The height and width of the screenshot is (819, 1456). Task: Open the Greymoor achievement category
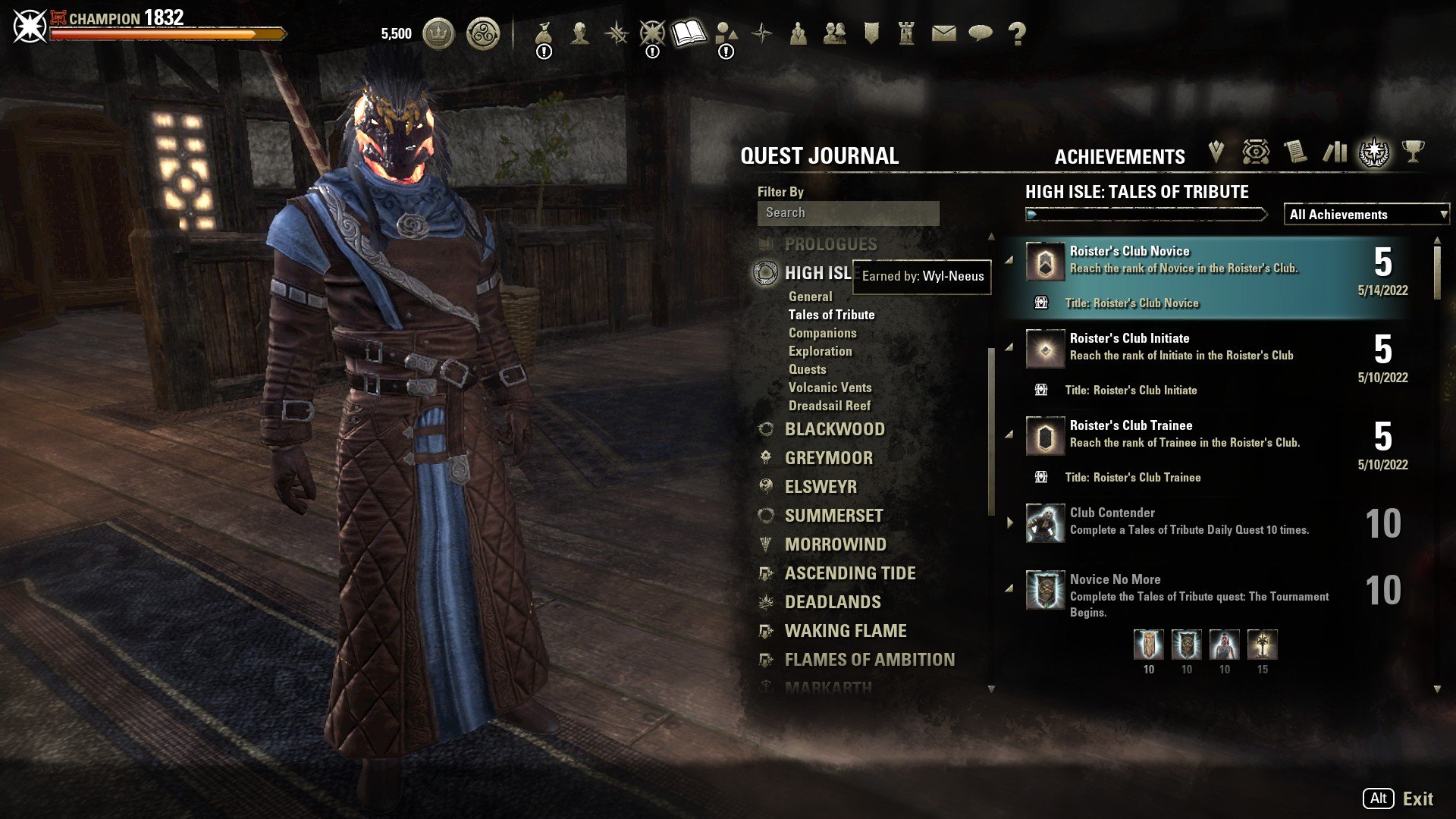828,458
